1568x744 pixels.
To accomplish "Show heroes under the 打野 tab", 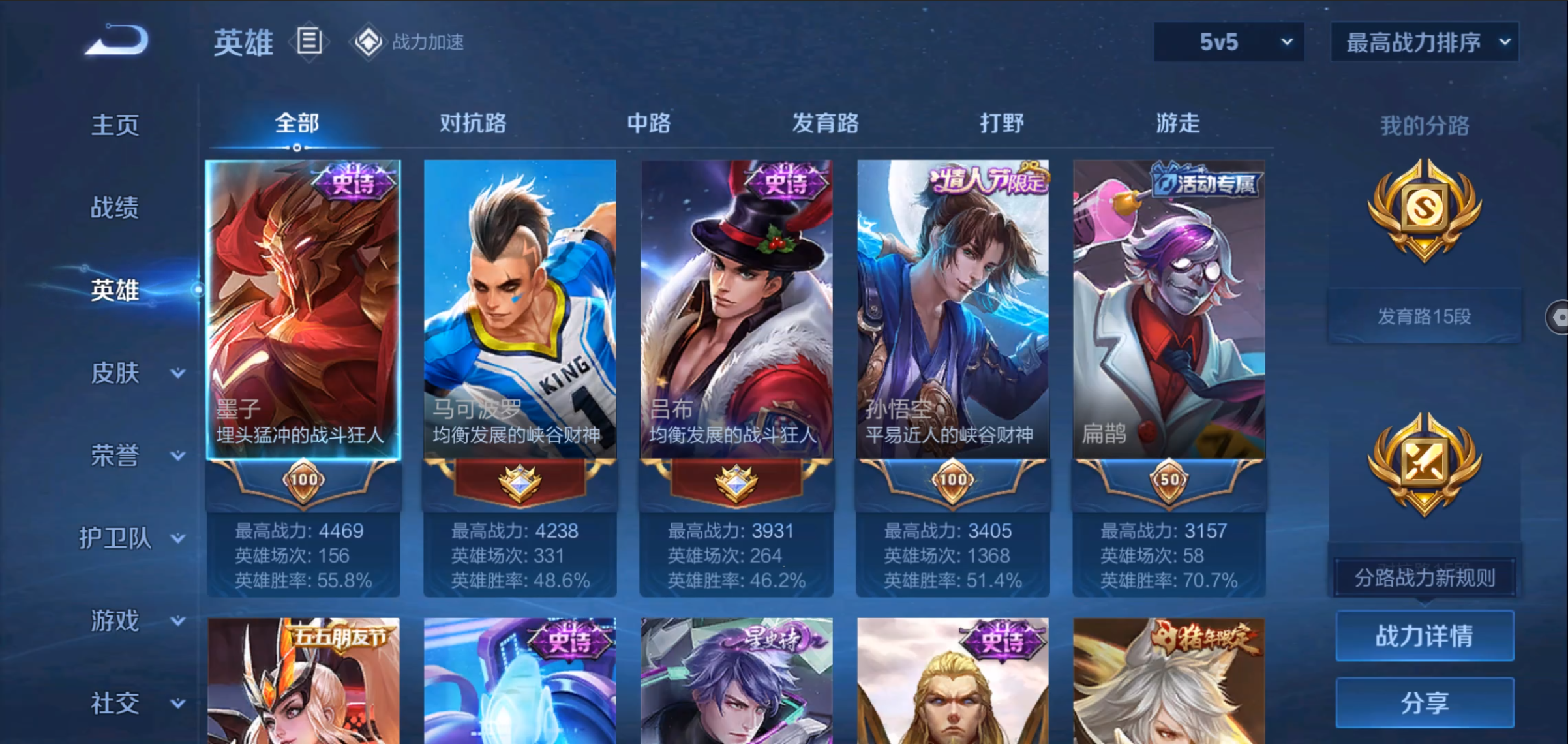I will [1002, 123].
